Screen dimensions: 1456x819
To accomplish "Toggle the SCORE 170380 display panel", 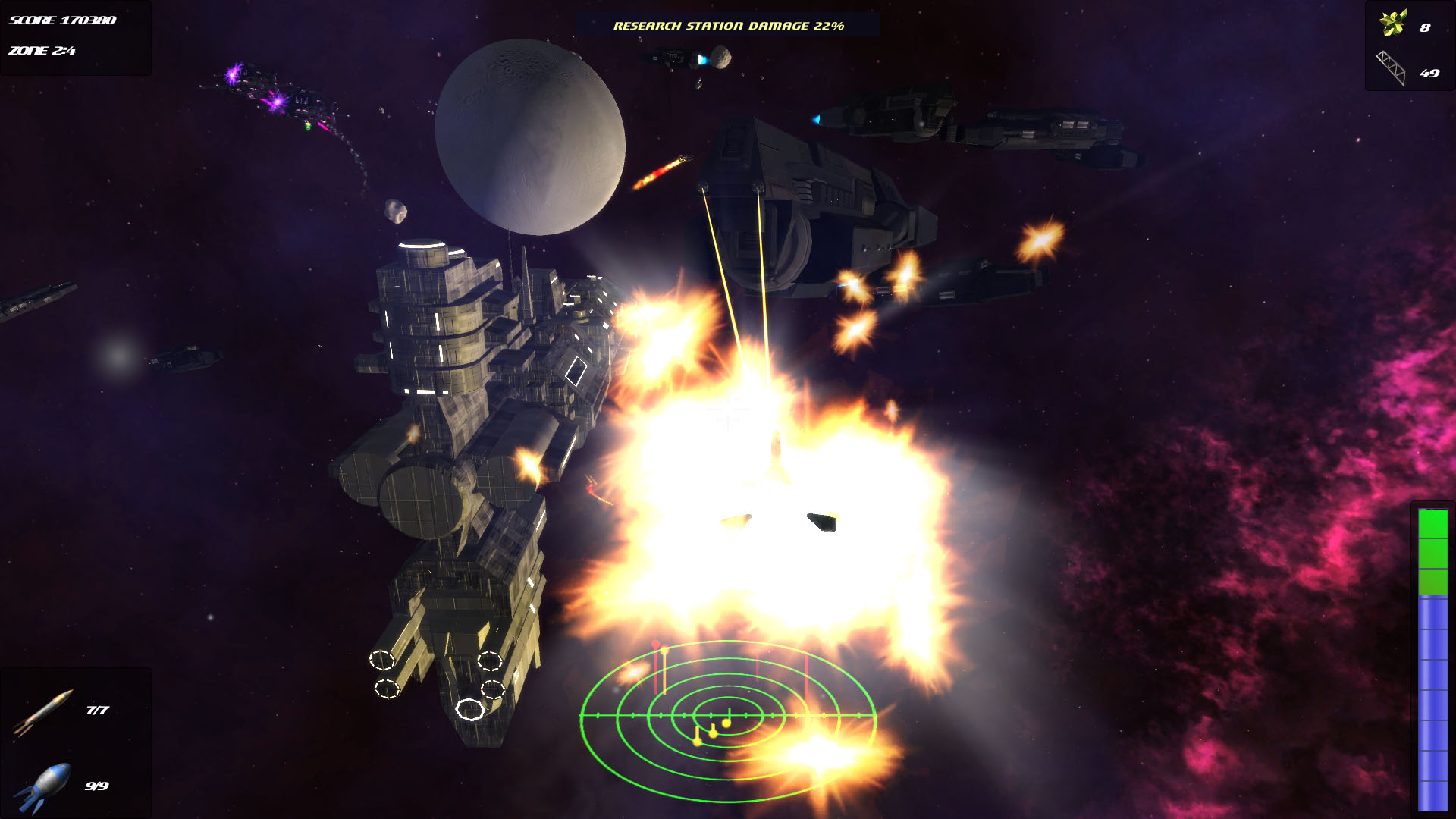I will [x=61, y=21].
